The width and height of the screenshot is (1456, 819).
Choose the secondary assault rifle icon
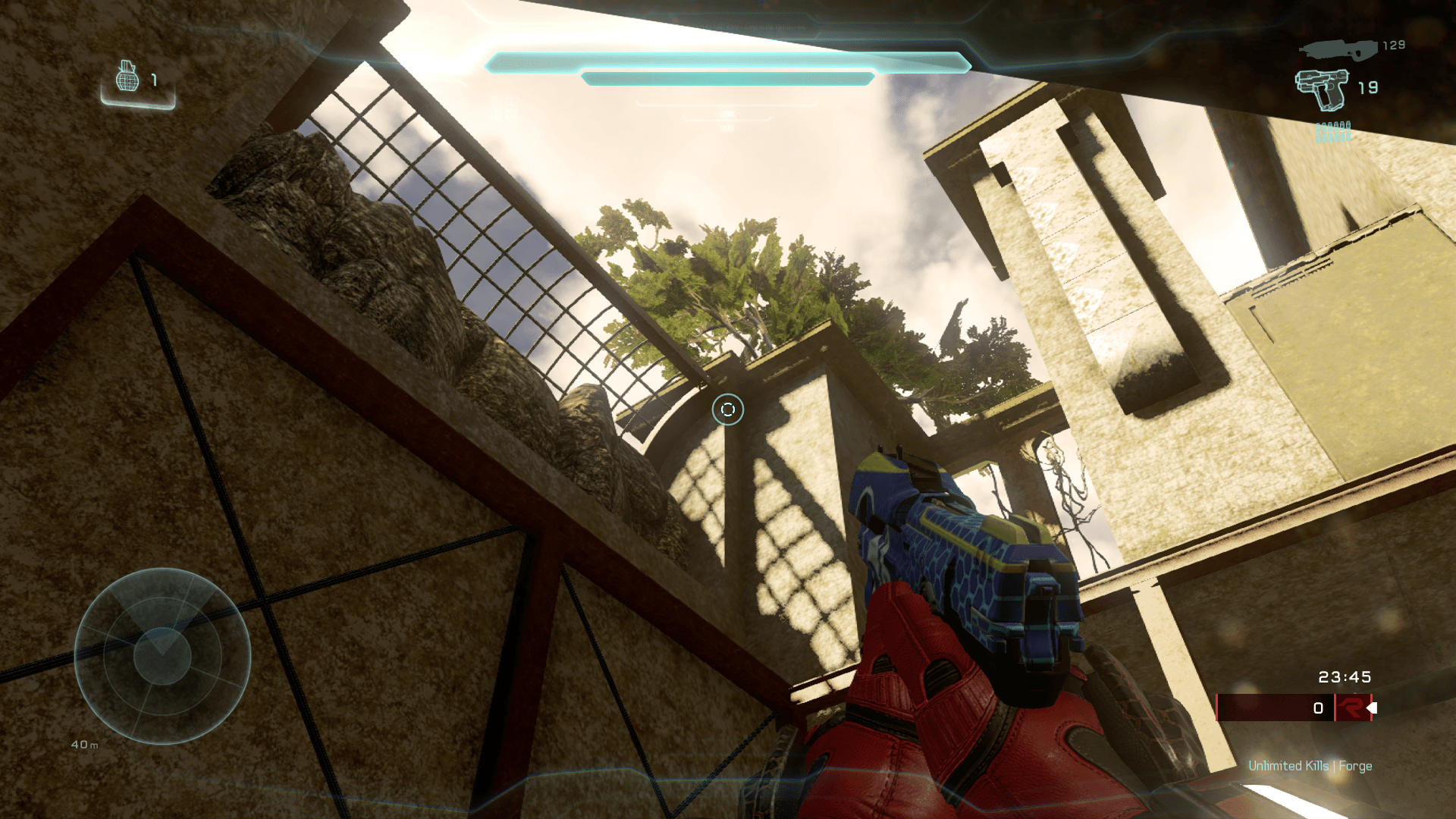point(1338,50)
